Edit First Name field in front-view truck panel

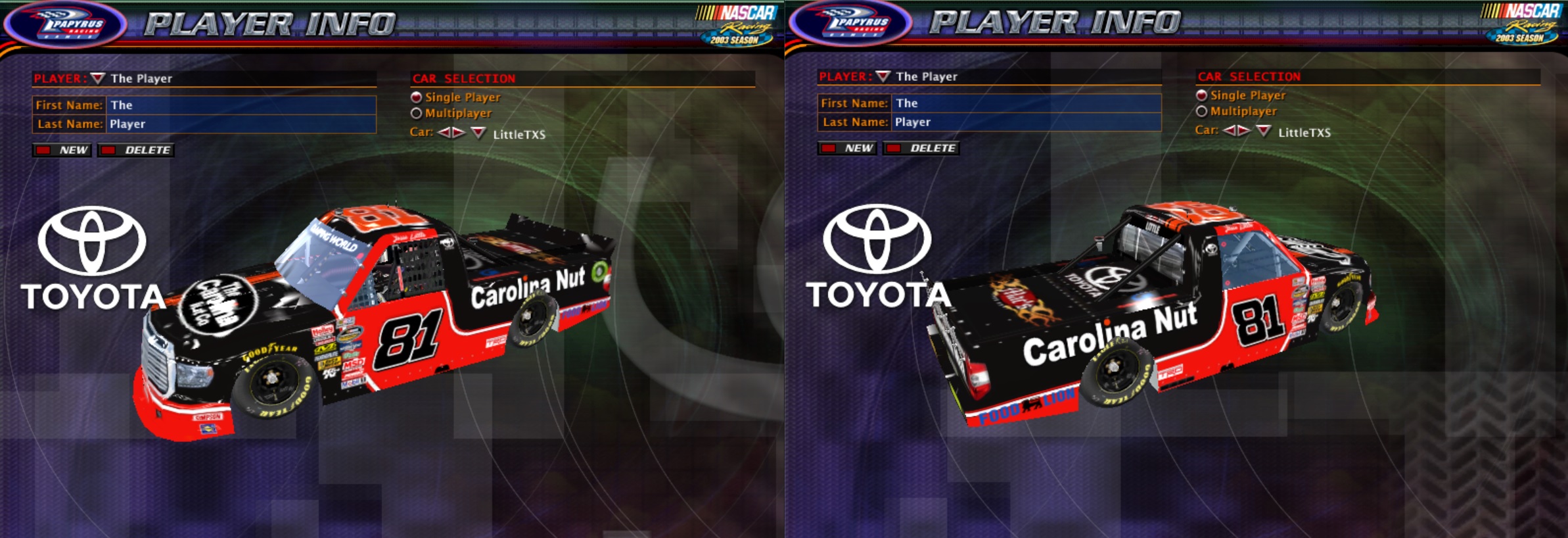(241, 105)
